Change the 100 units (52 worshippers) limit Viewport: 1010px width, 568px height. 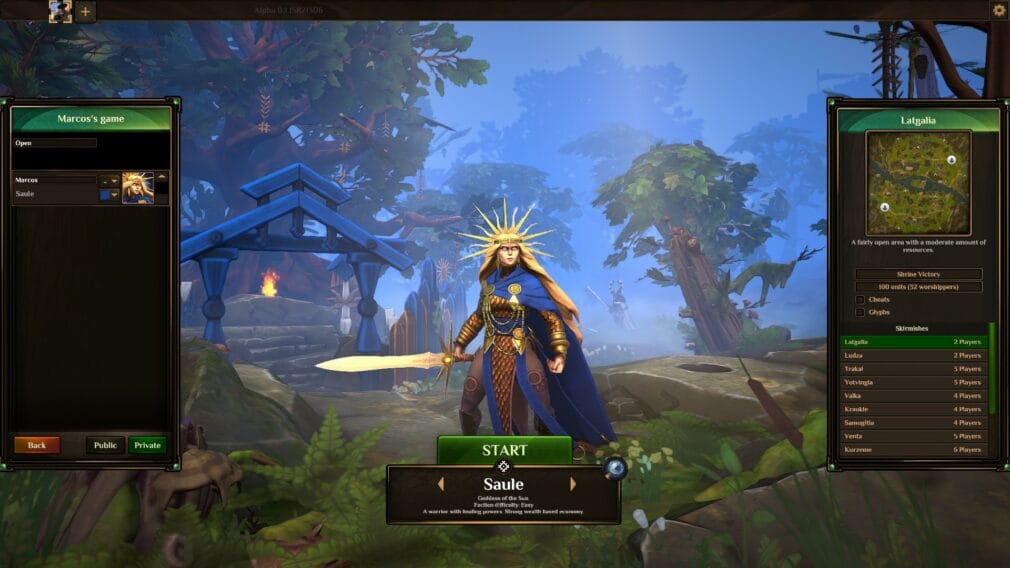pos(918,287)
